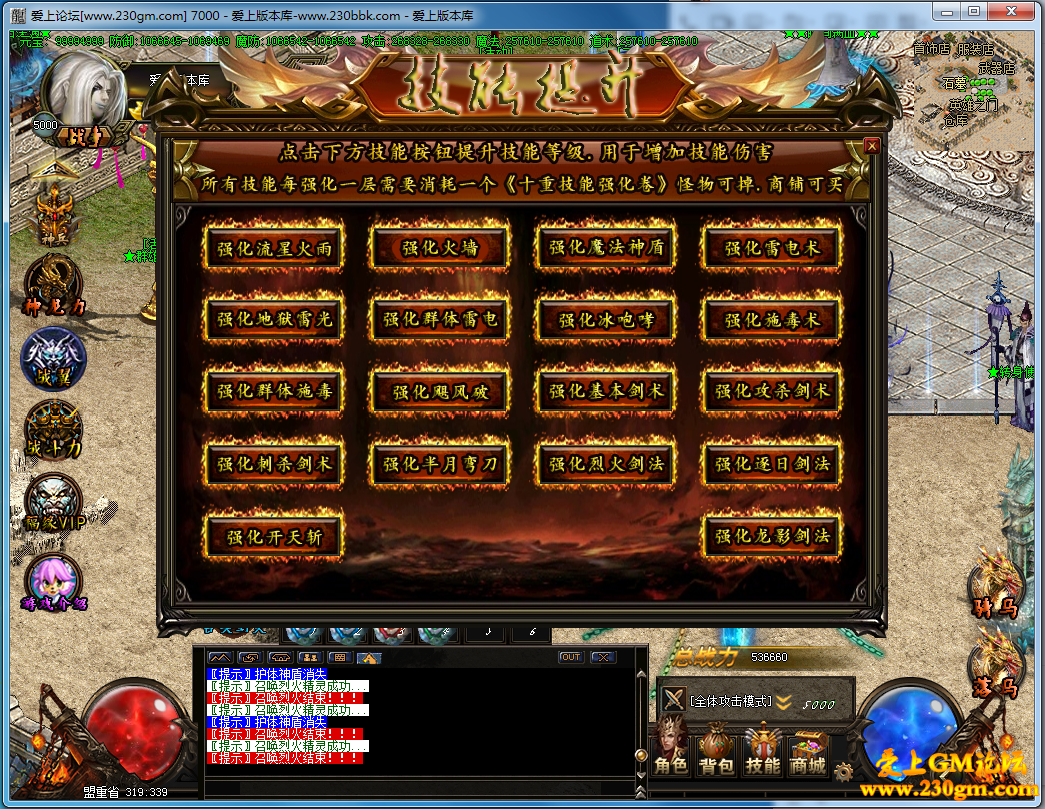
Task: Click the 强化龙影剑法 button
Action: point(772,536)
